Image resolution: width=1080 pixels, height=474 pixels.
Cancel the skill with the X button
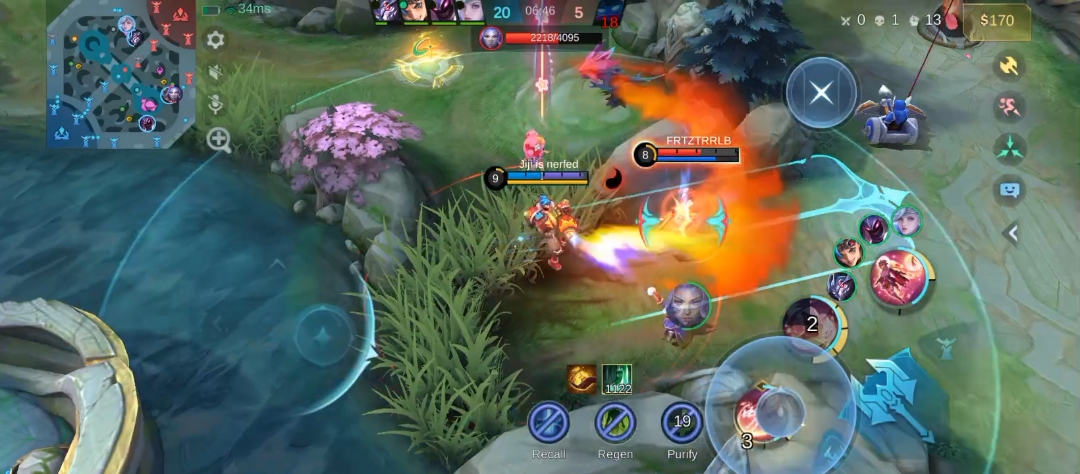coord(821,93)
